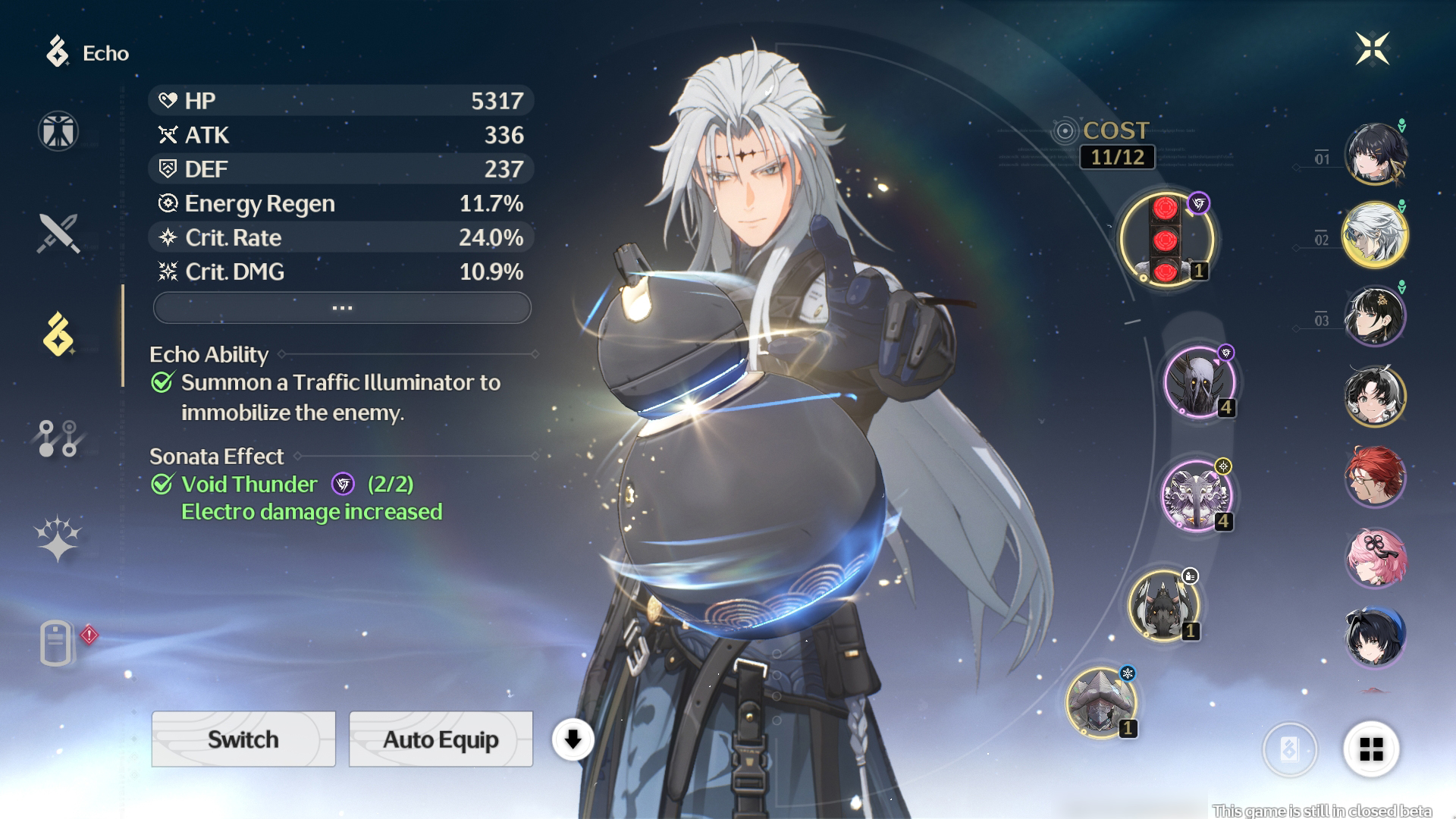This screenshot has width=1456, height=819.
Task: Click the Switch echo button
Action: [x=243, y=739]
